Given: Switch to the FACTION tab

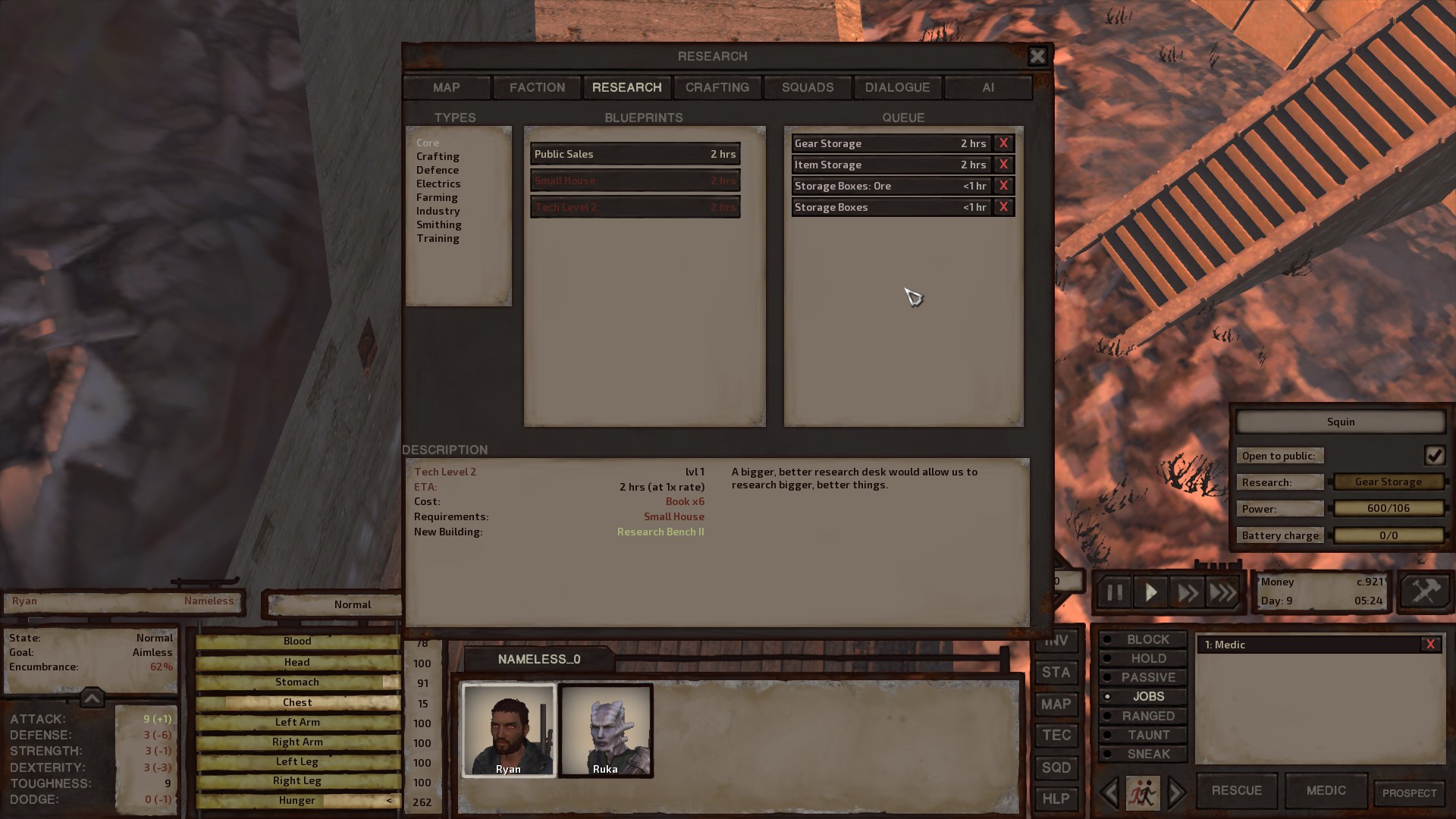Looking at the screenshot, I should (536, 87).
